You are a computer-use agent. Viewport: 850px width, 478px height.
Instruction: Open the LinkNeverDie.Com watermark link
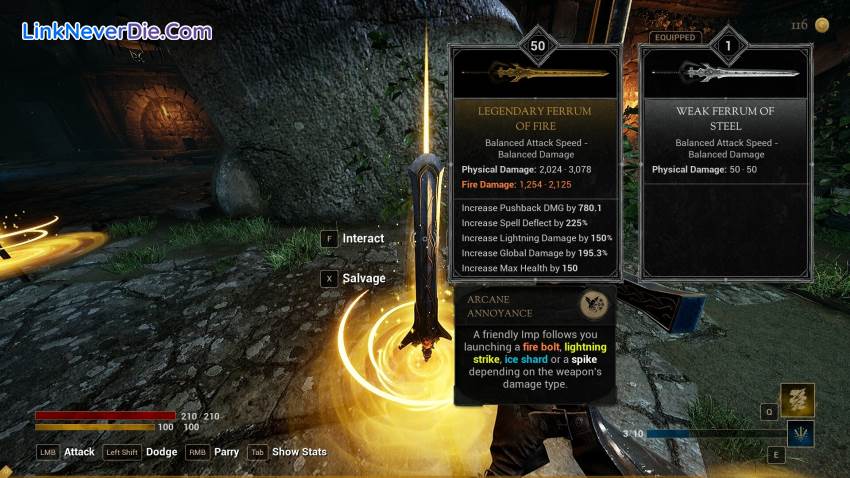(x=117, y=32)
